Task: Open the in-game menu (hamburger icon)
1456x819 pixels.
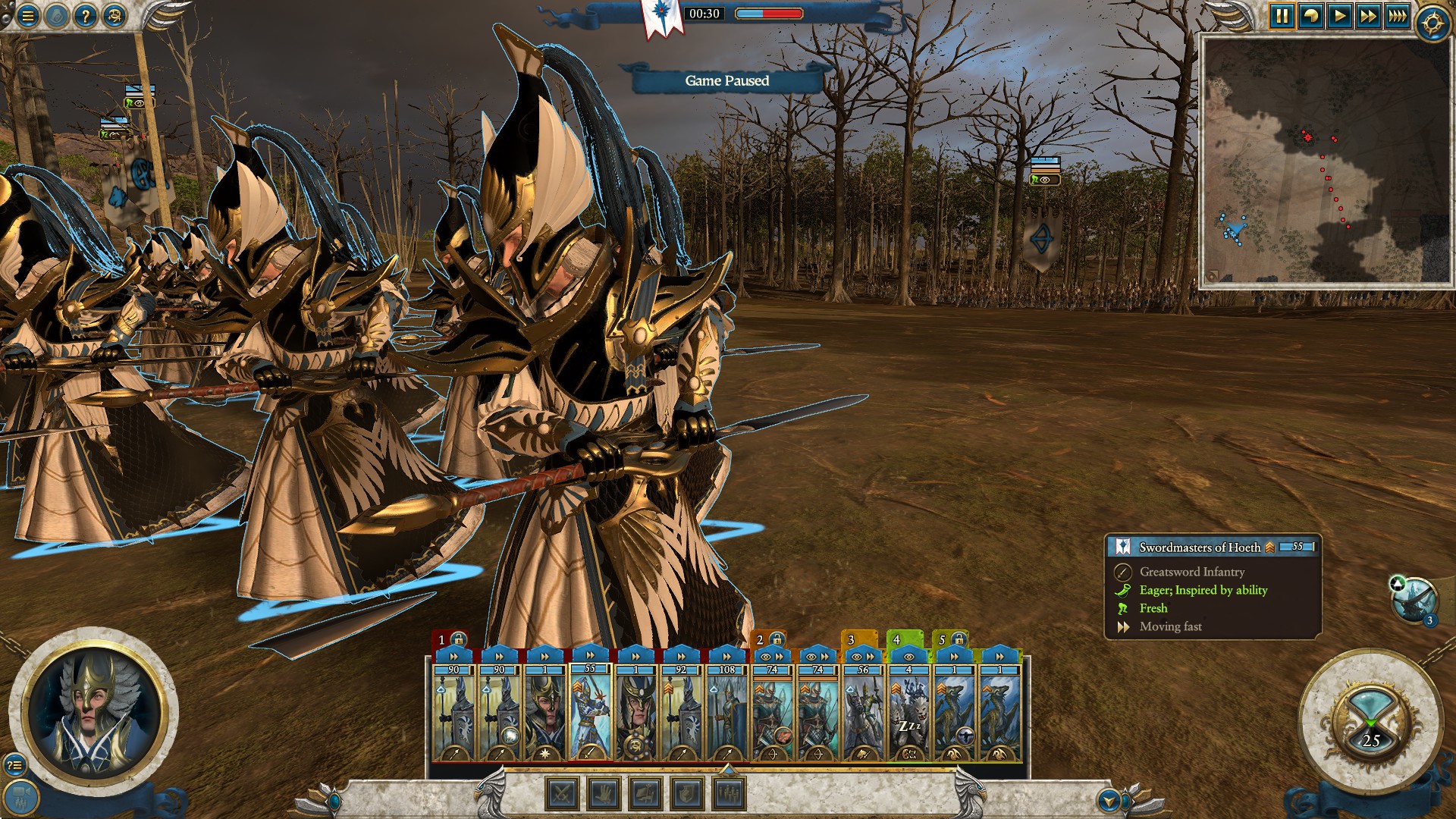Action: click(x=27, y=15)
